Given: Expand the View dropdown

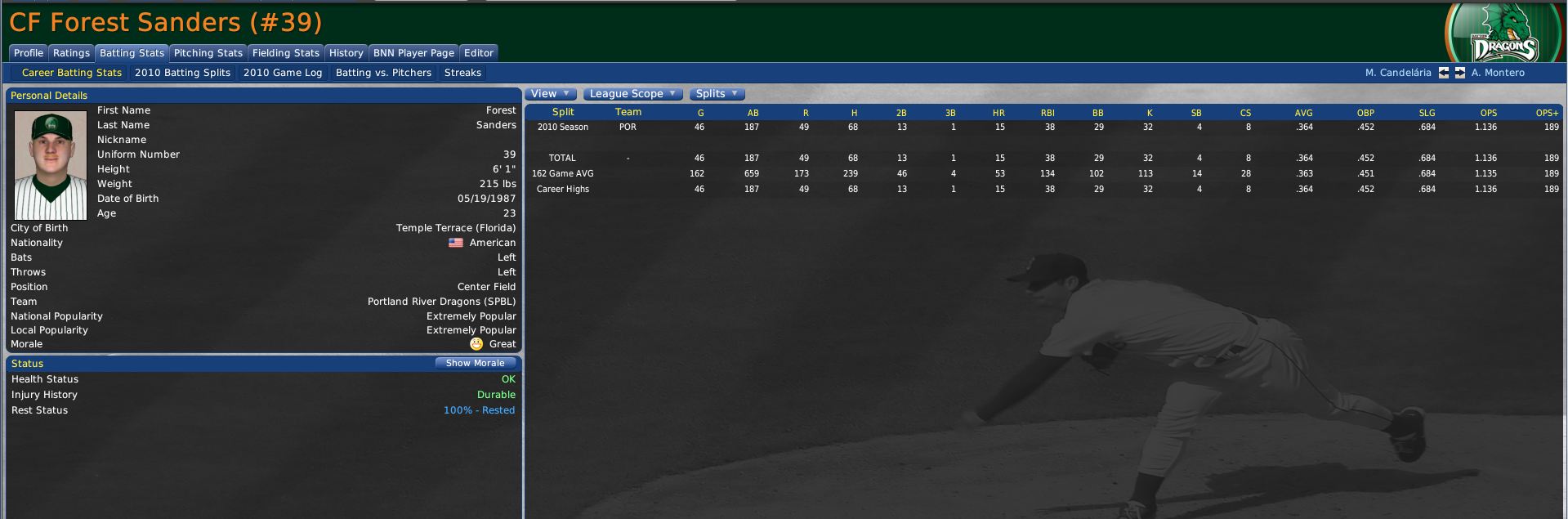Looking at the screenshot, I should click(x=551, y=94).
